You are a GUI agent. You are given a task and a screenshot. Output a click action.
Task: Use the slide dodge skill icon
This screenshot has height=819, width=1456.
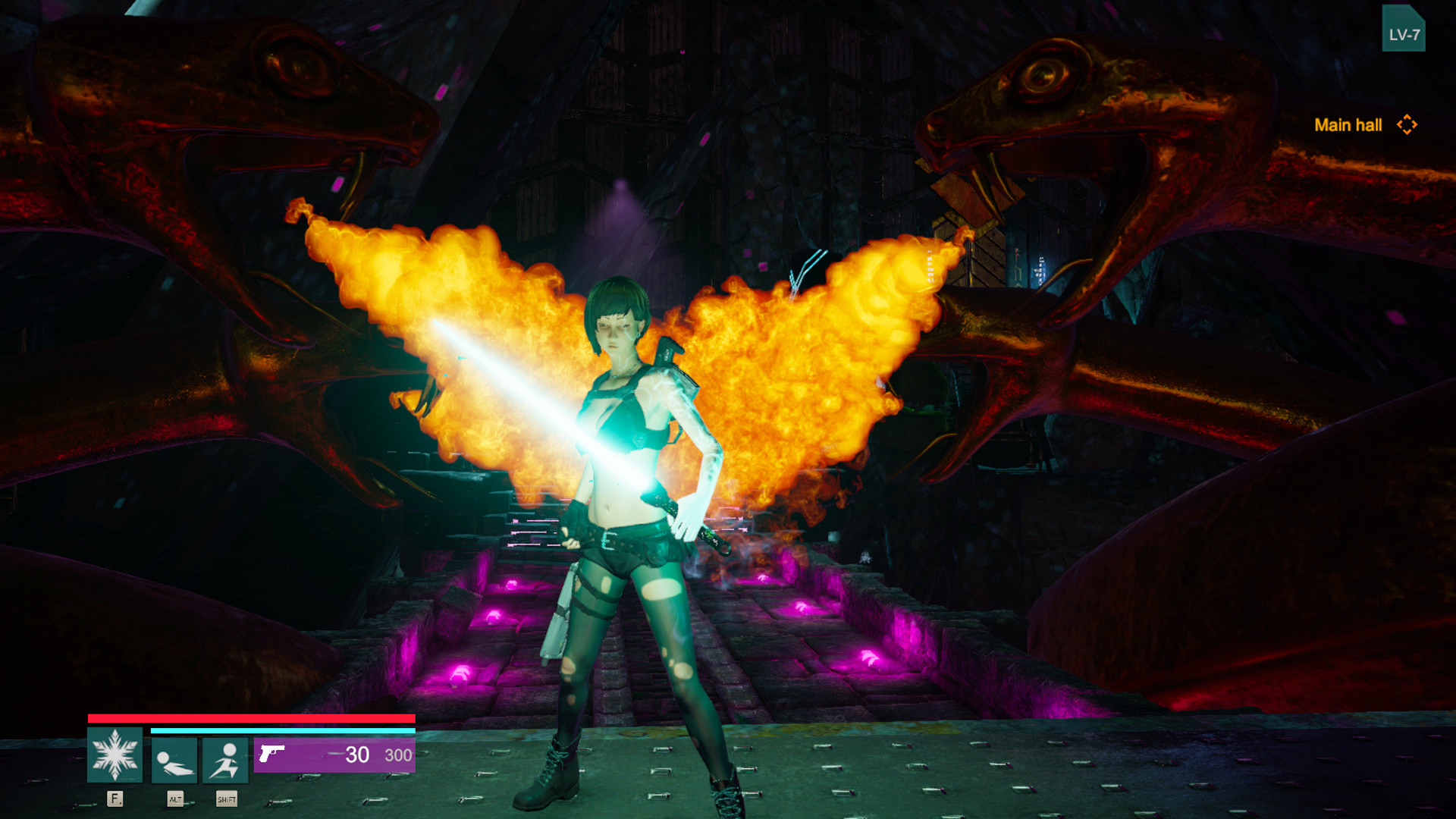pyautogui.click(x=174, y=760)
